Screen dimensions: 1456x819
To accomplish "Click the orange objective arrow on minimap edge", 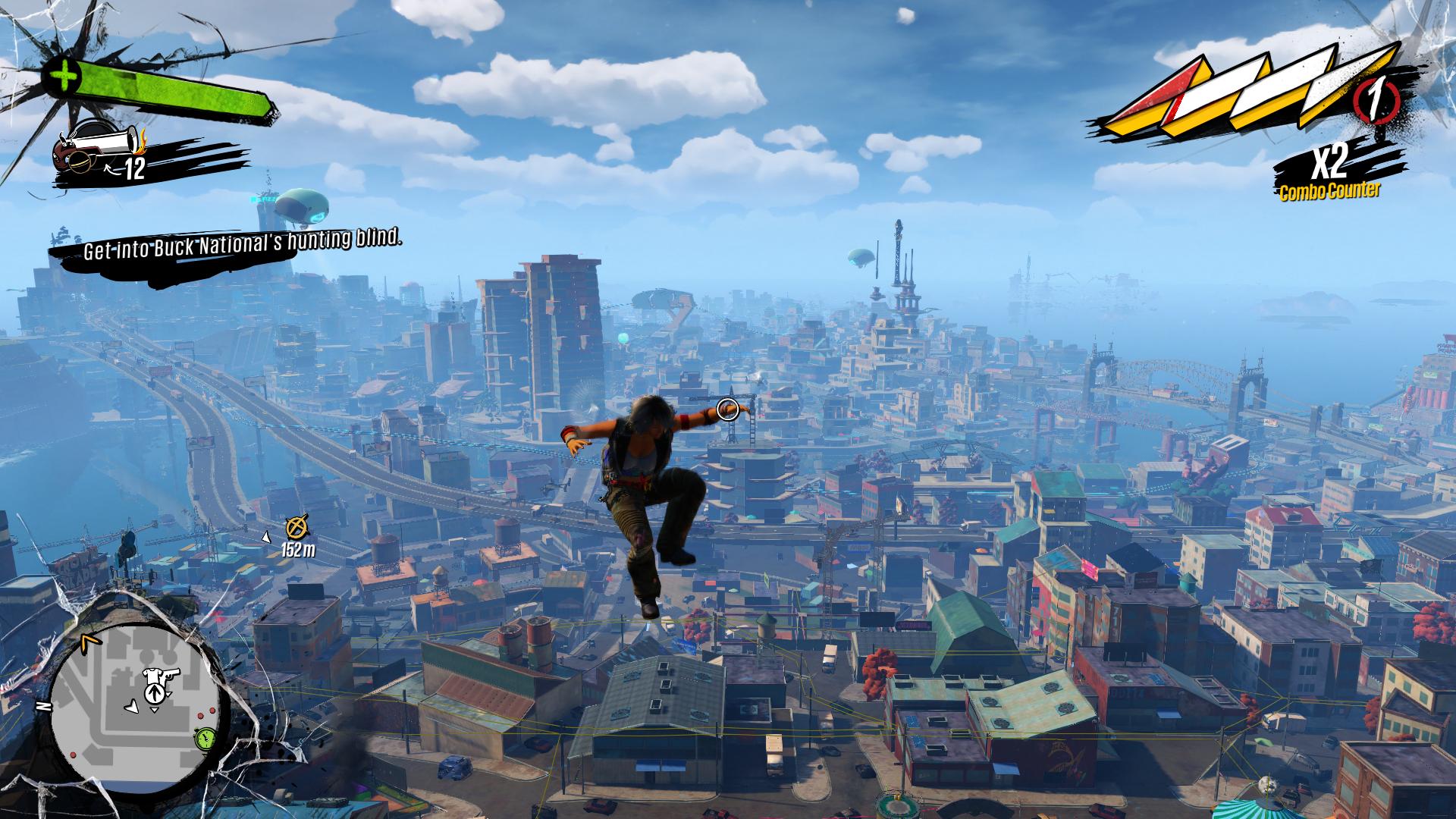I will [91, 643].
